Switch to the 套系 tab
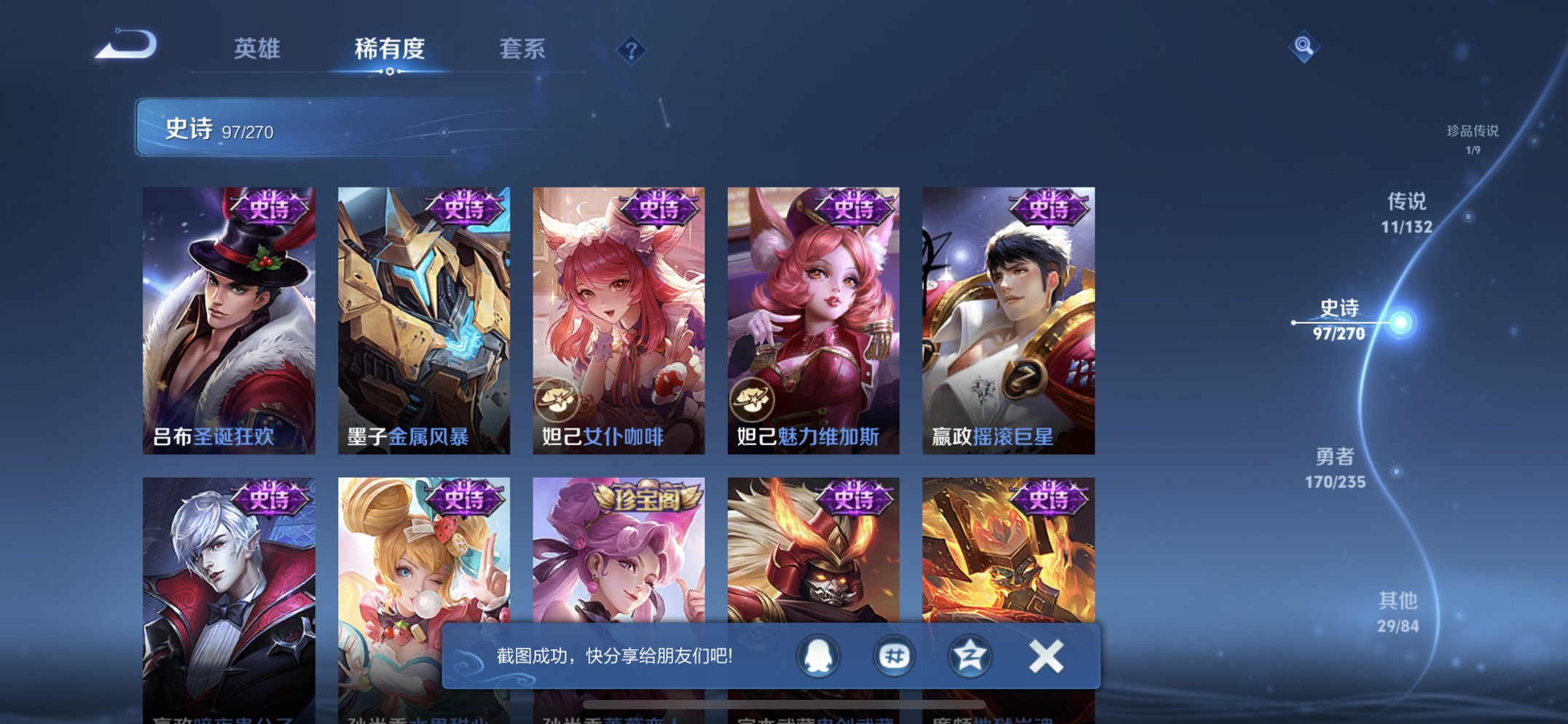1568x724 pixels. click(x=523, y=48)
